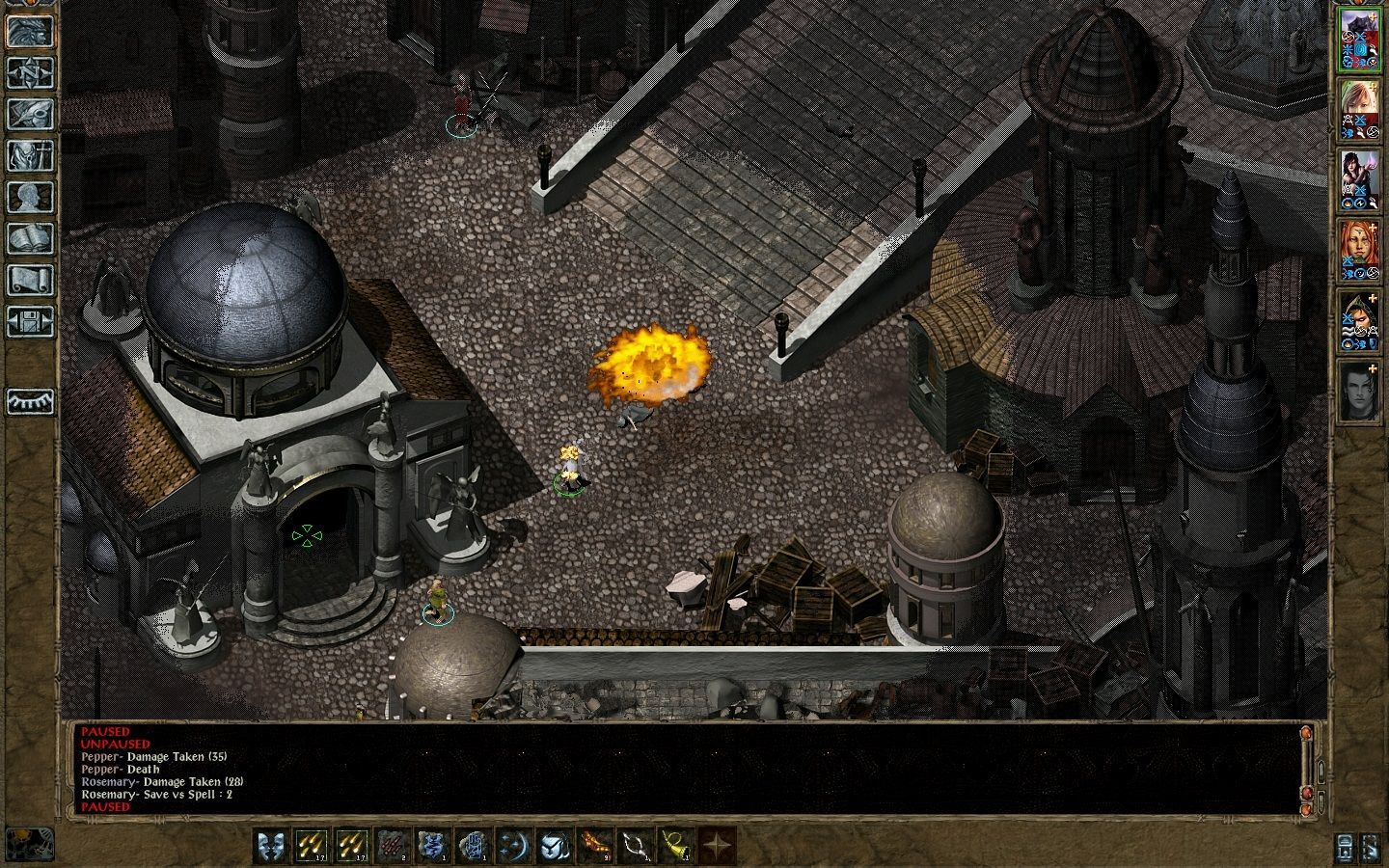Image resolution: width=1389 pixels, height=868 pixels.
Task: Open the area map from the left sidebar
Action: click(x=31, y=73)
